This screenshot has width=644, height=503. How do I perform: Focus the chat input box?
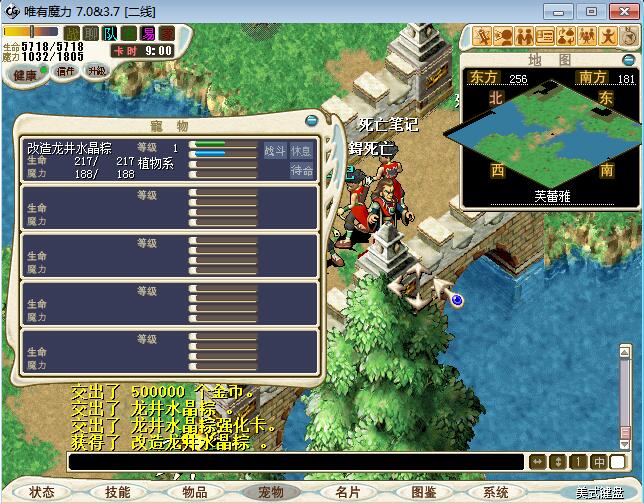pos(295,462)
